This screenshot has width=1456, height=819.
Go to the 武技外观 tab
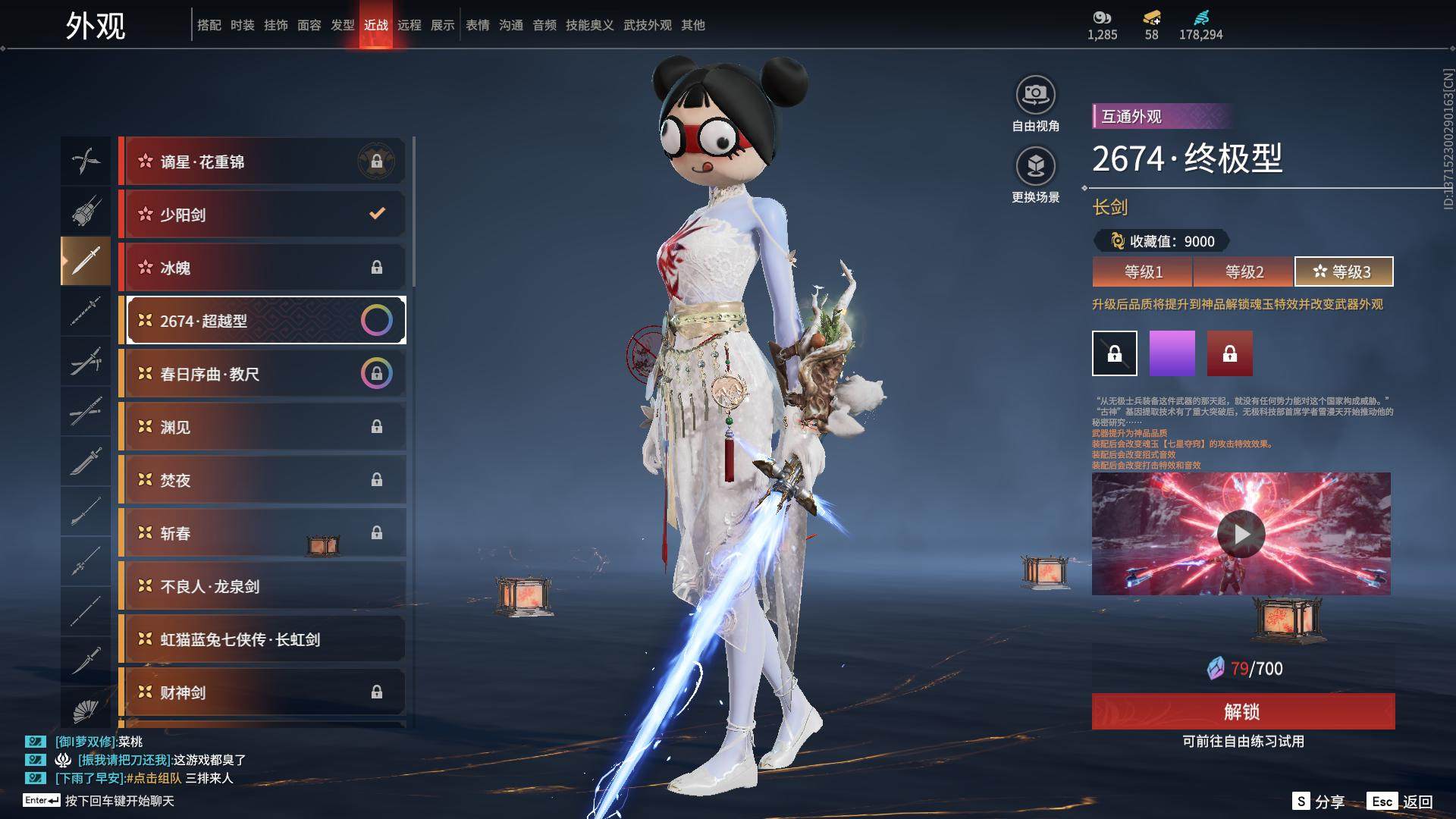[x=648, y=25]
